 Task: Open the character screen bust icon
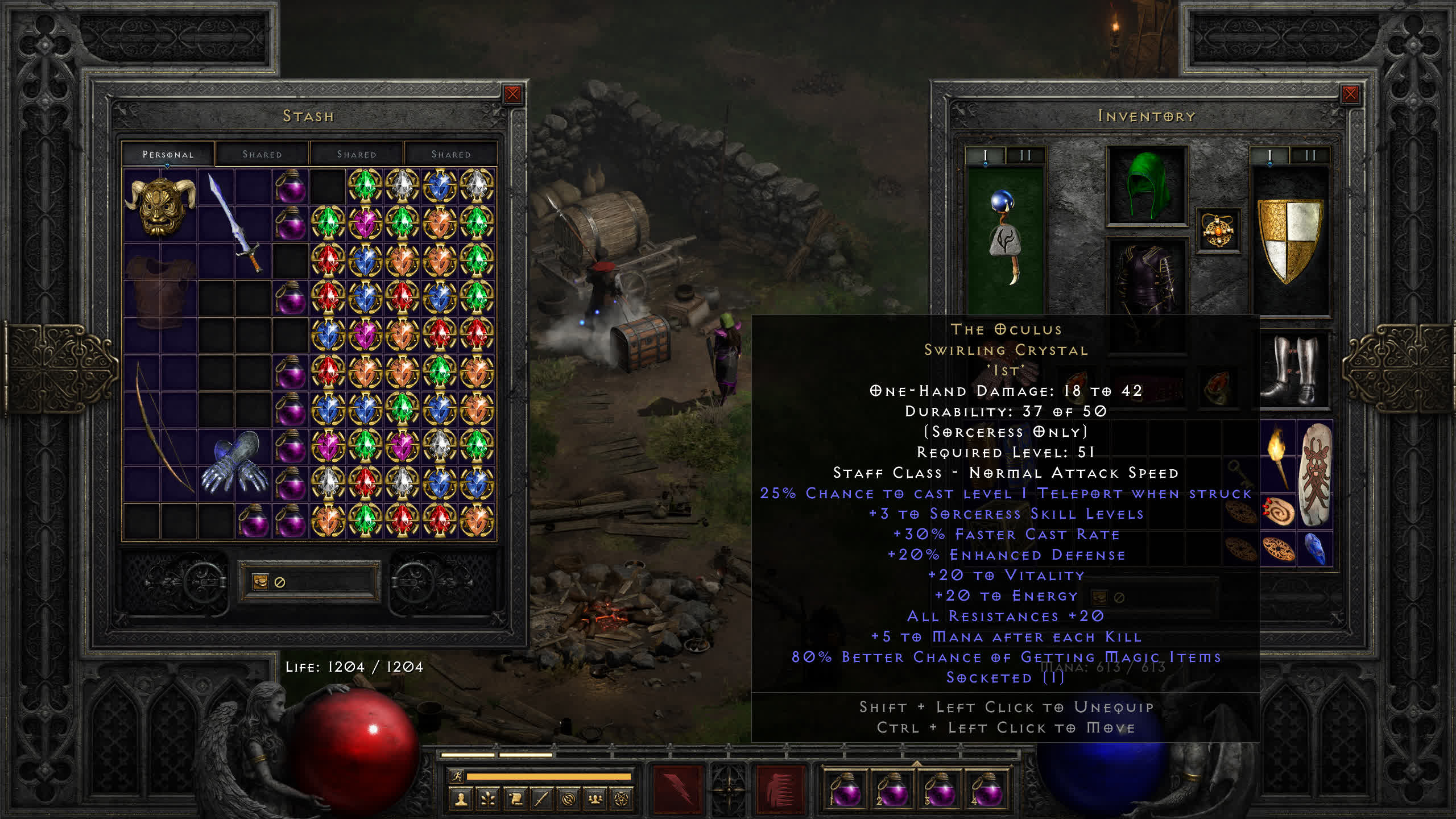point(461,800)
